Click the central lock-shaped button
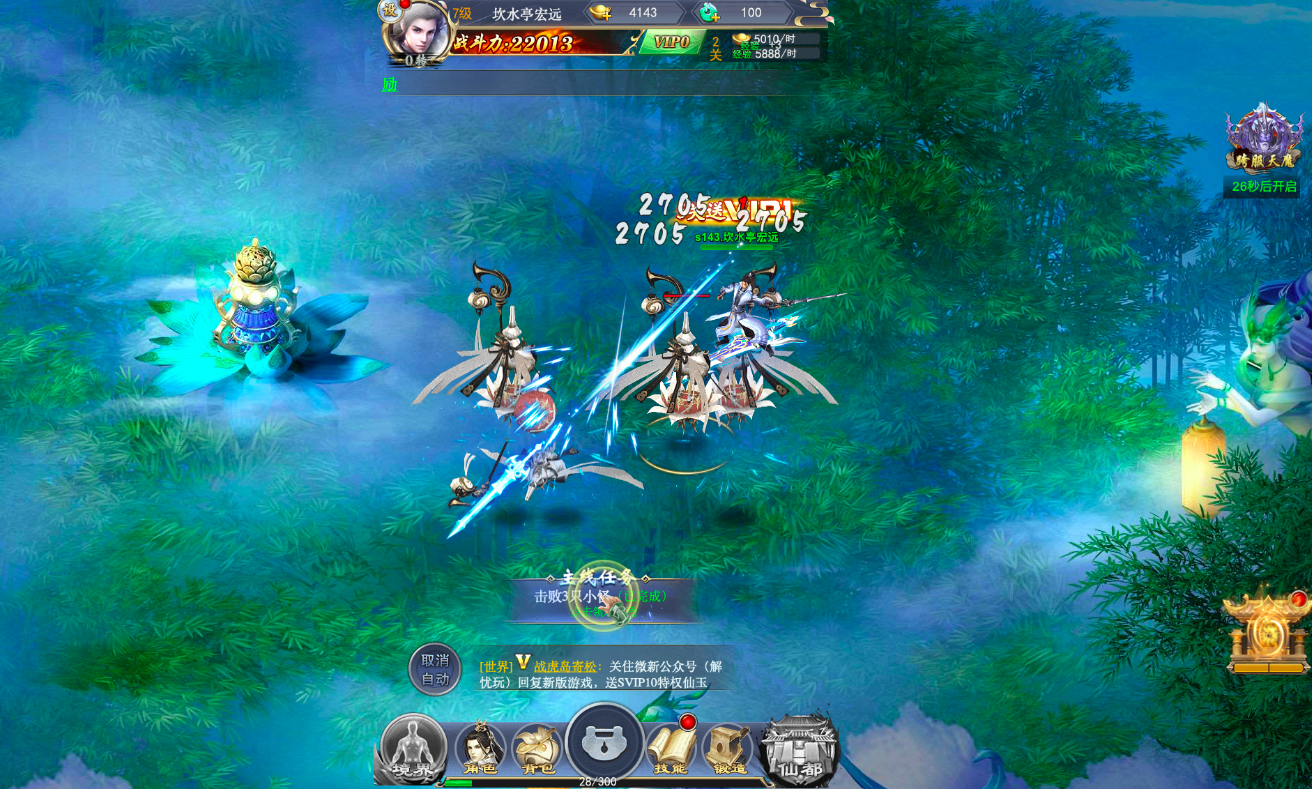Image resolution: width=1312 pixels, height=789 pixels. (x=604, y=743)
